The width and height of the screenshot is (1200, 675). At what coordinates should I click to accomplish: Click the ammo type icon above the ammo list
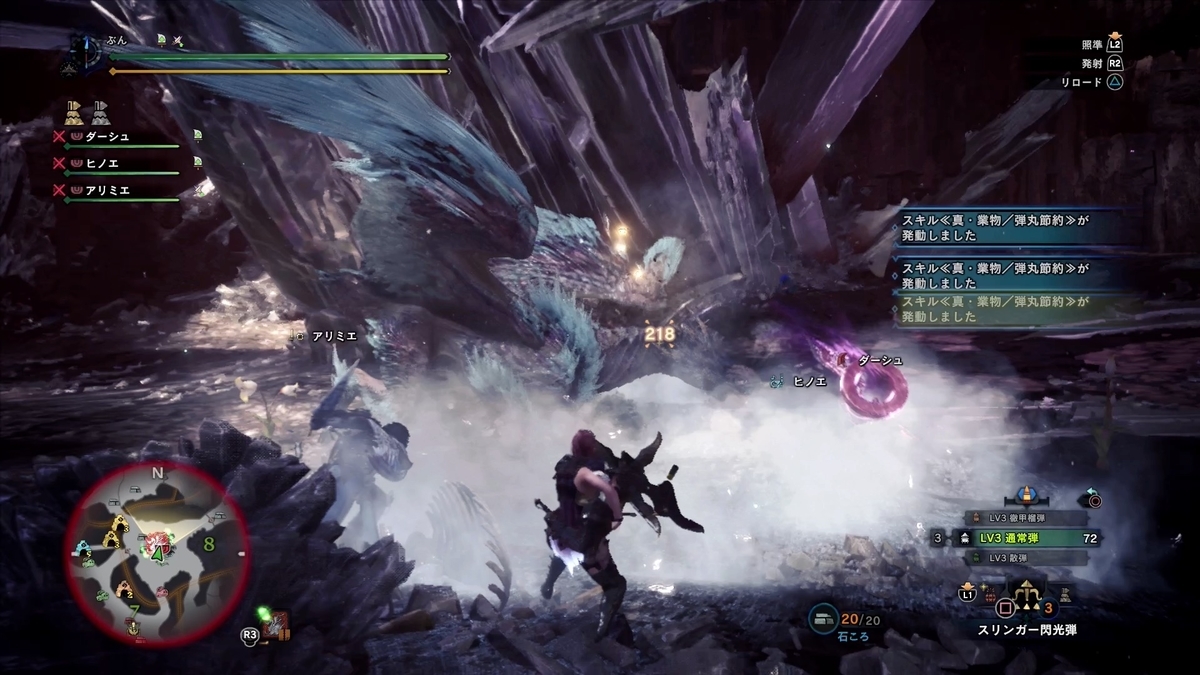click(1023, 495)
